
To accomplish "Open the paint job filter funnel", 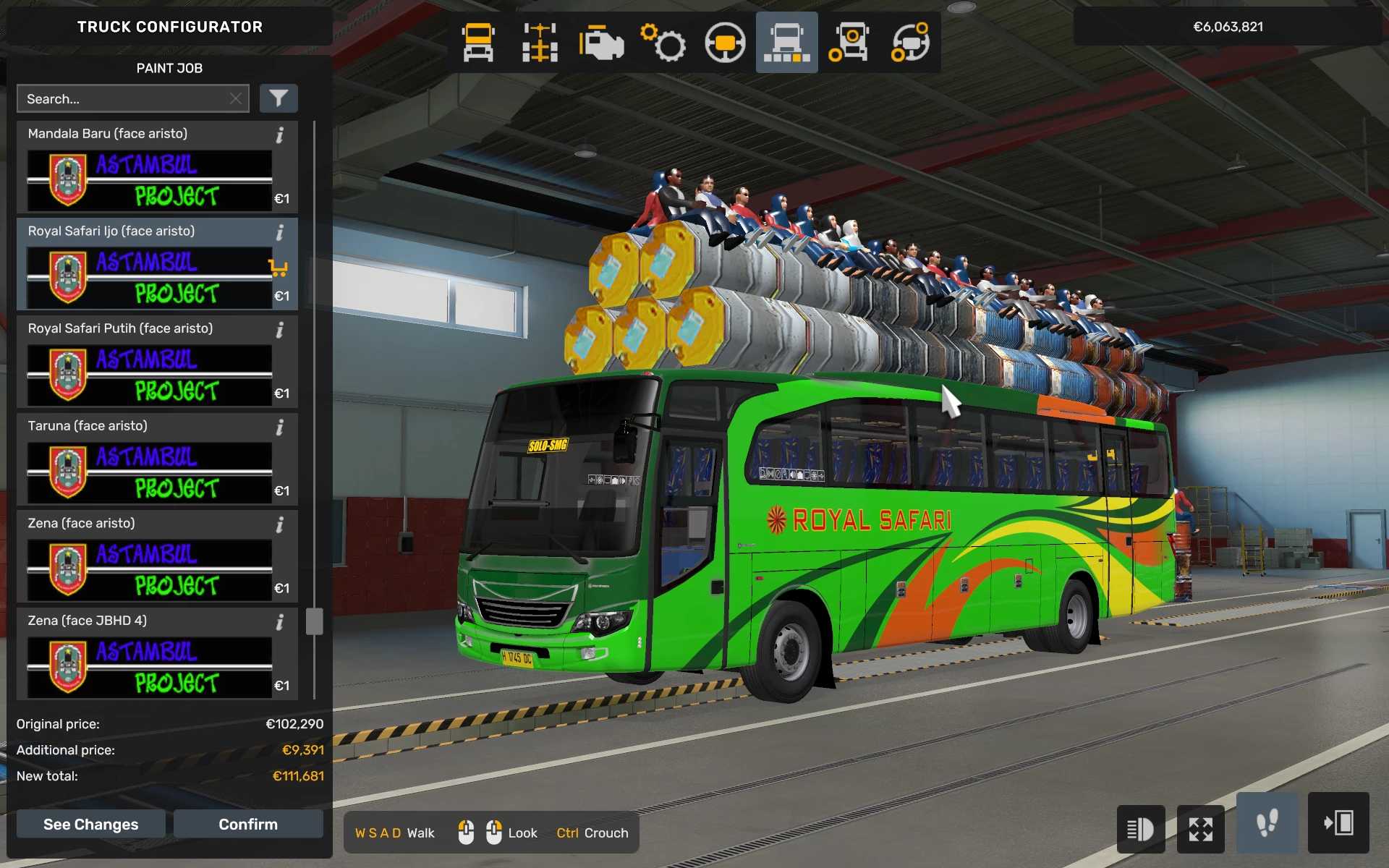I will [279, 98].
